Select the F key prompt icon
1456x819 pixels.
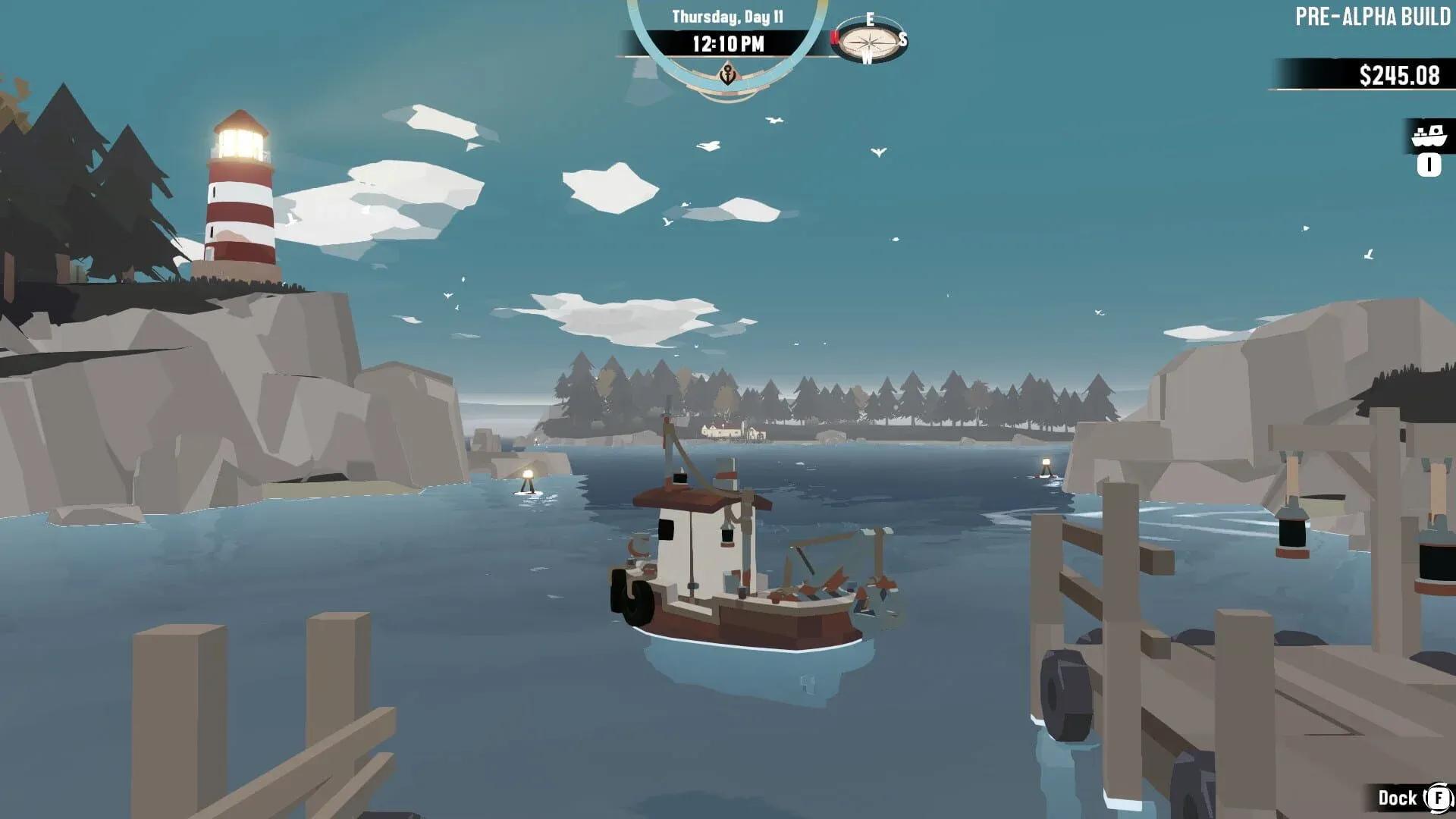click(x=1439, y=798)
